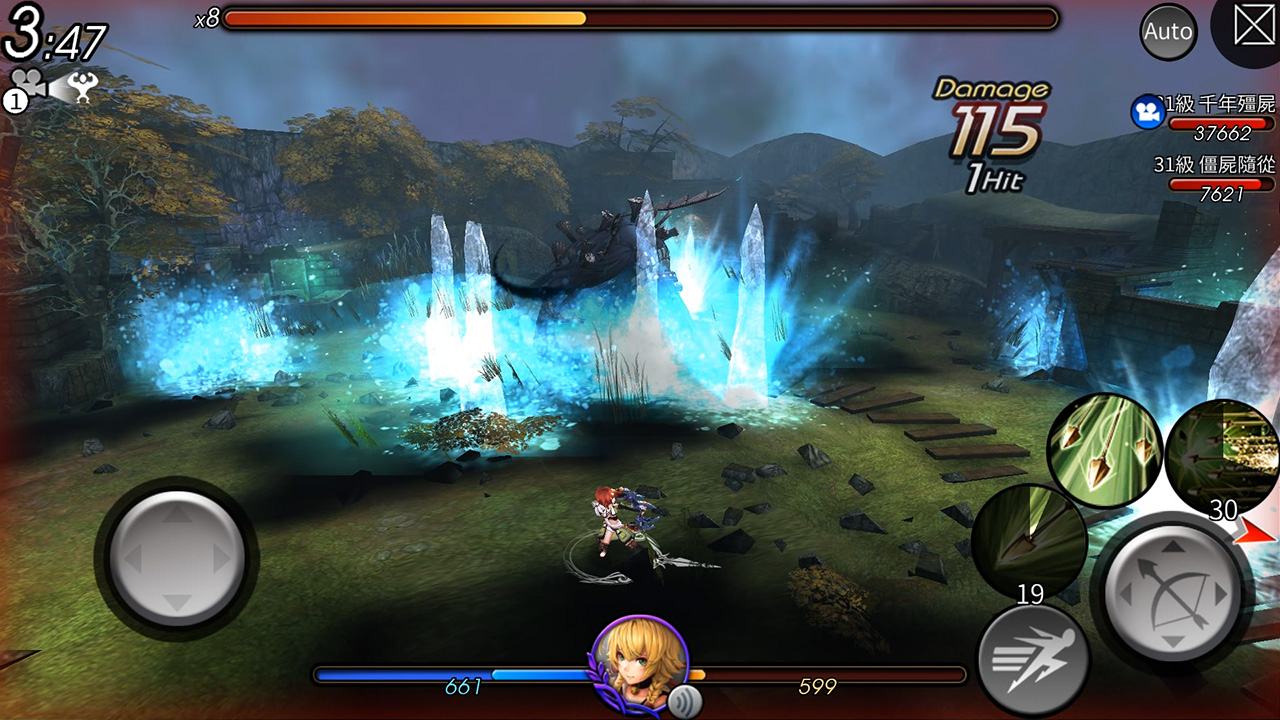Toggle the Auto battle button
This screenshot has width=1280, height=720.
tap(1168, 32)
